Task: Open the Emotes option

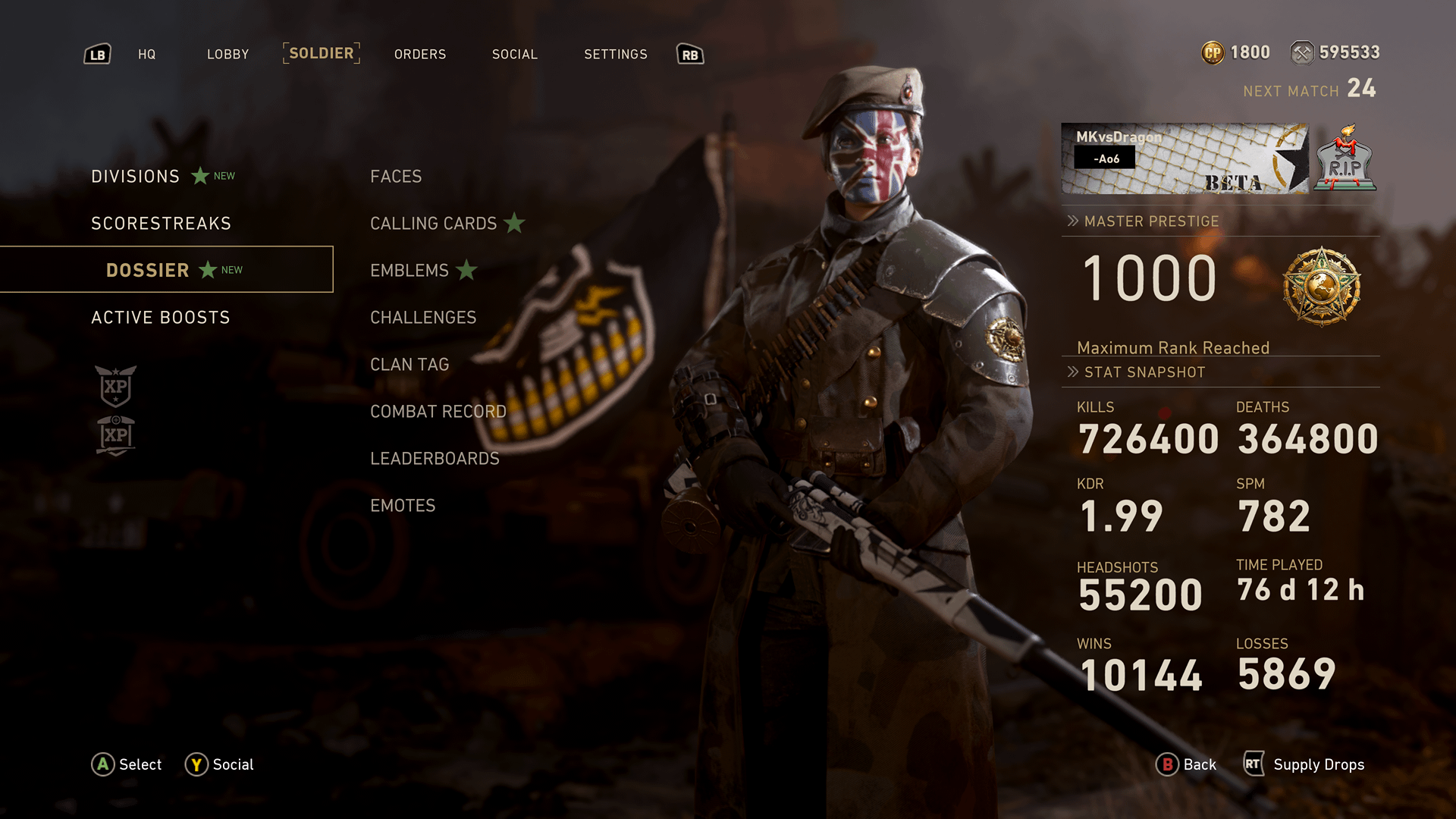Action: click(x=403, y=506)
